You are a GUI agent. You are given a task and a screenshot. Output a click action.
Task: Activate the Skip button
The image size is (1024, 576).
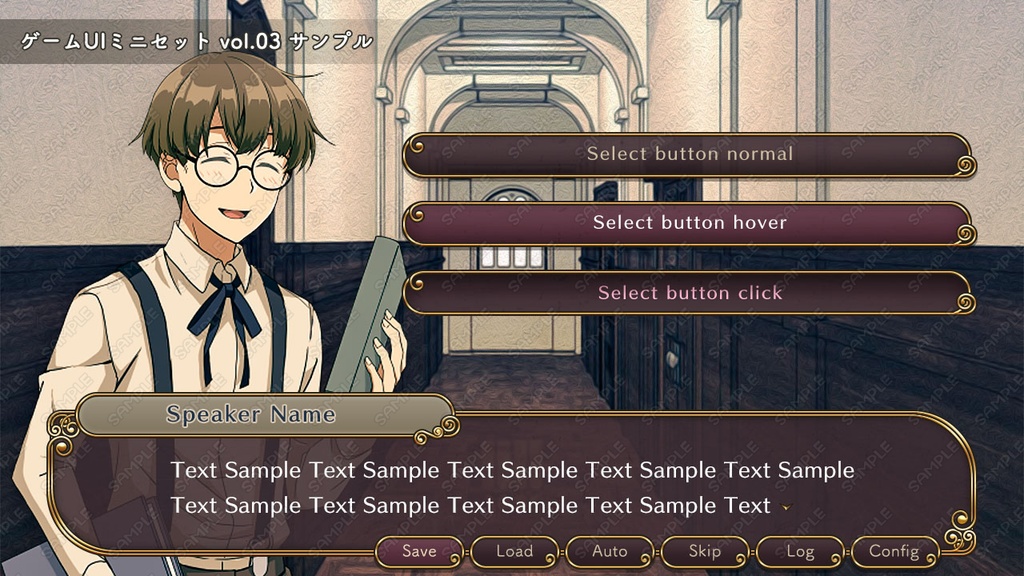pyautogui.click(x=704, y=551)
